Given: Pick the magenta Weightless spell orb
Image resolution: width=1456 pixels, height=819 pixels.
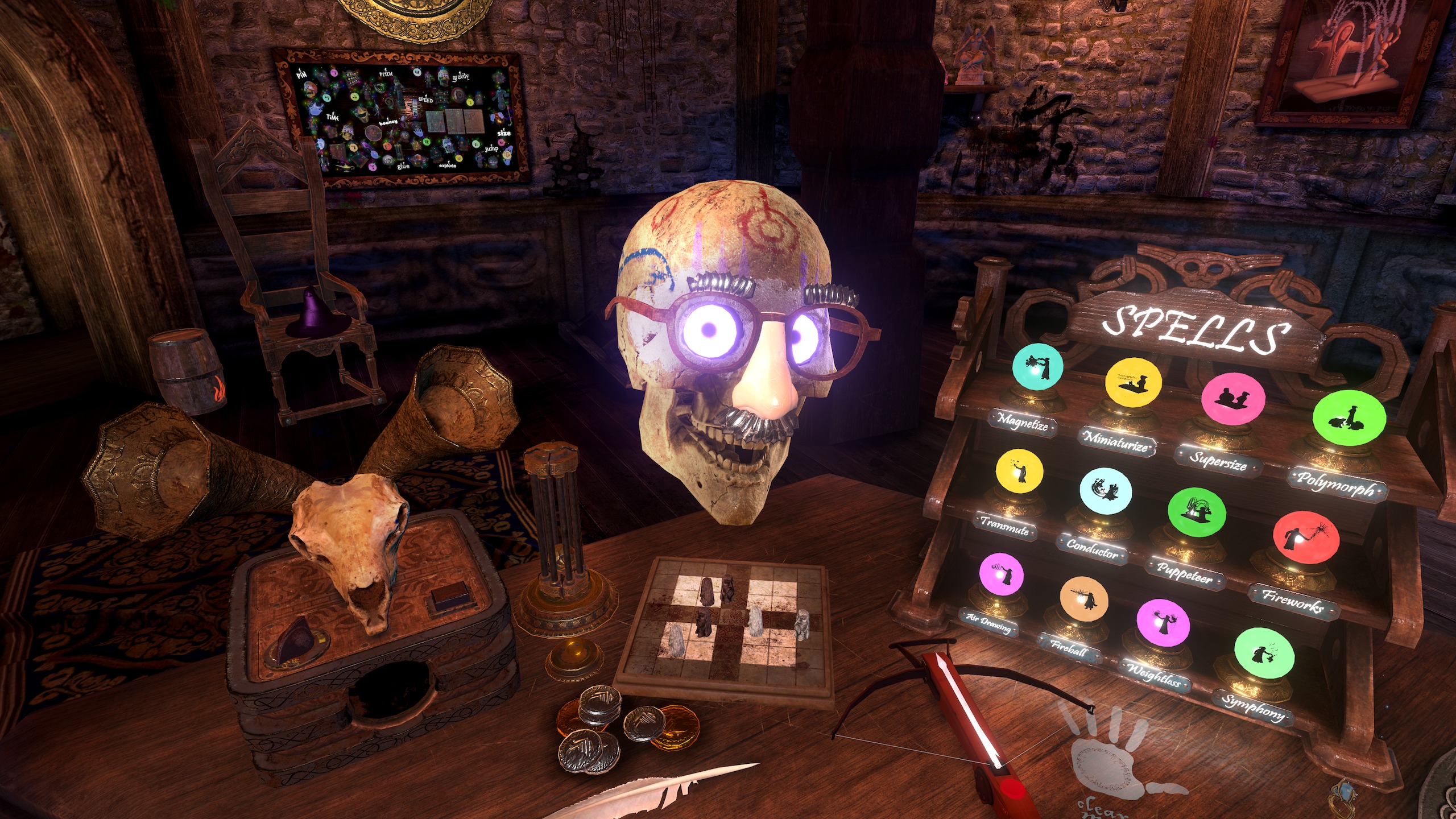Looking at the screenshot, I should tap(1163, 623).
